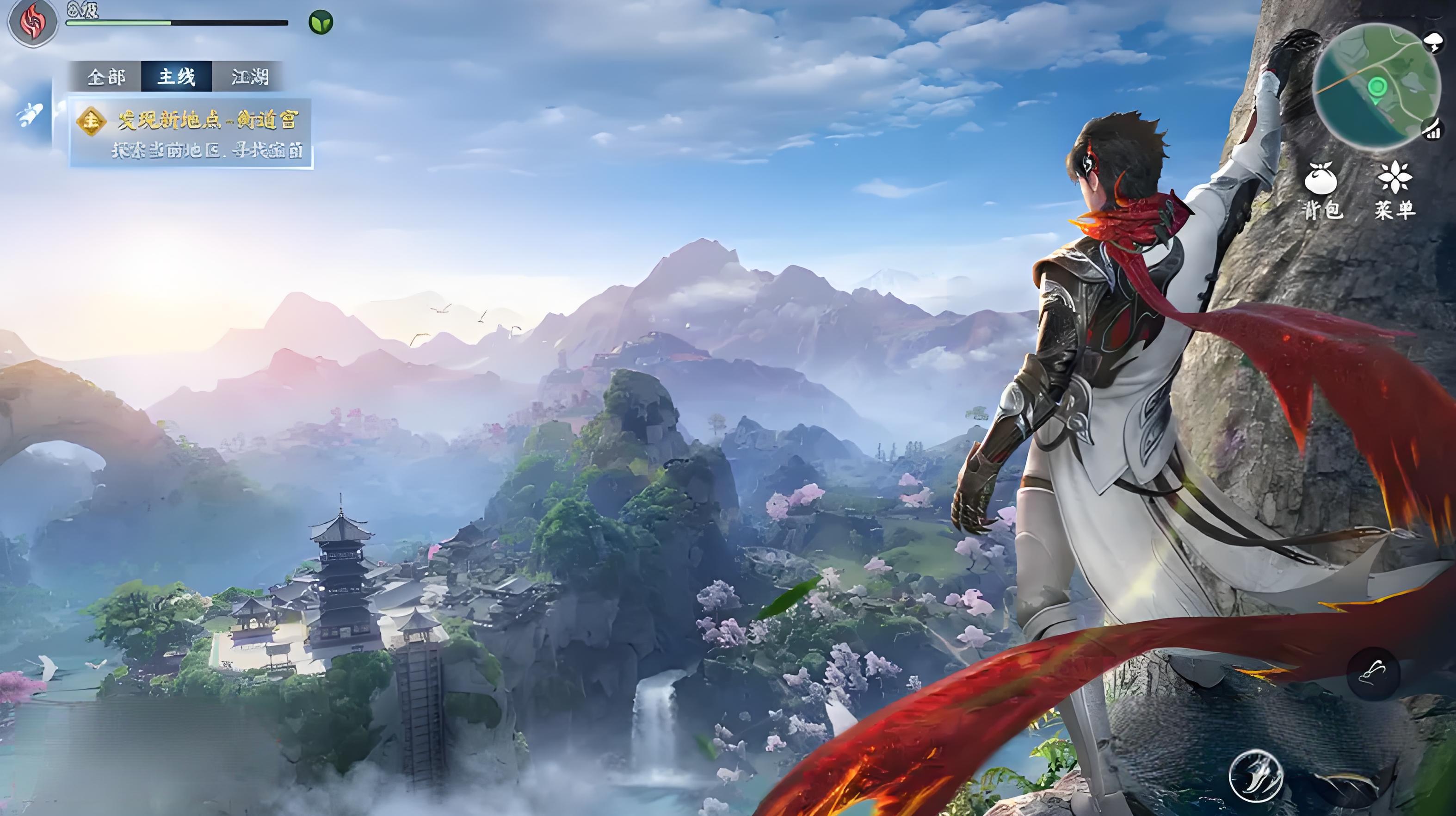This screenshot has height=816, width=1456.
Task: Click the green leaf icon beside level bar
Action: click(x=321, y=23)
